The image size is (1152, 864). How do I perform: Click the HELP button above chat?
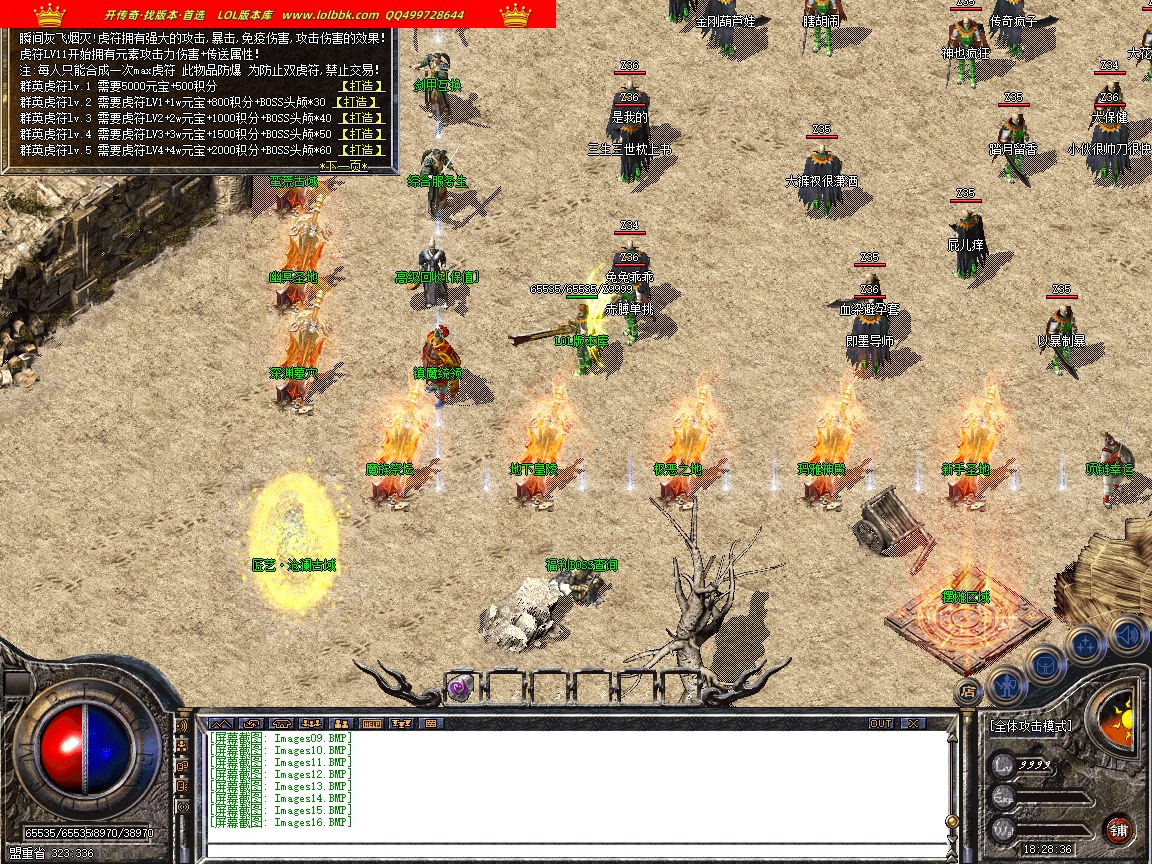point(371,723)
